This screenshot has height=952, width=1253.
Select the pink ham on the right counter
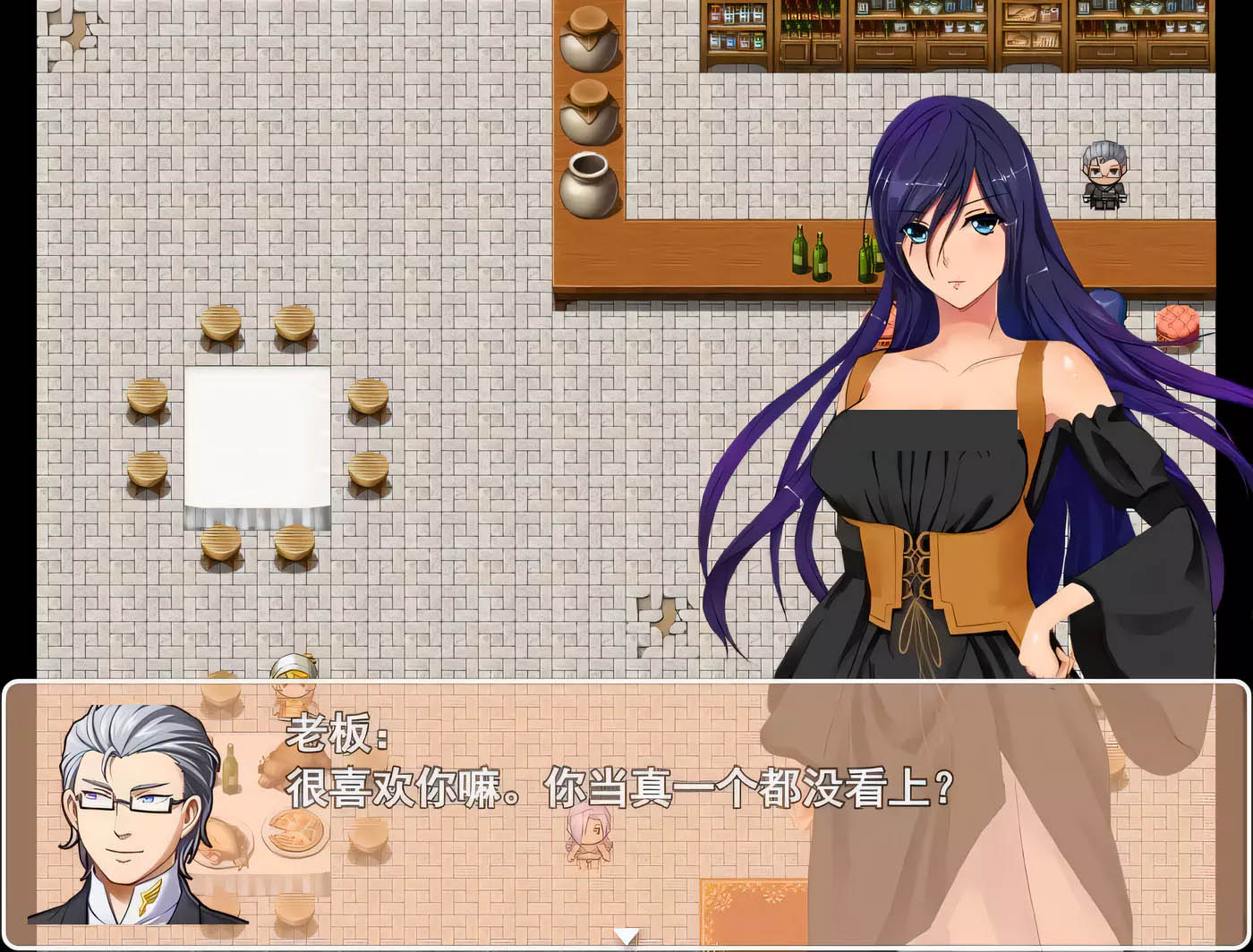[x=1177, y=320]
